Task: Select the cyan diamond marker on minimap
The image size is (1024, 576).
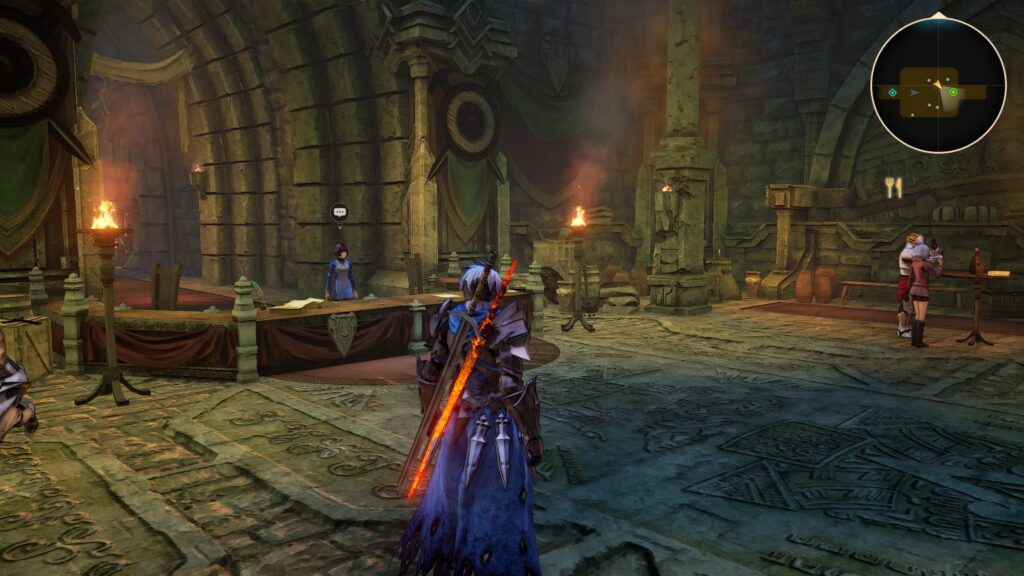Action: point(892,93)
